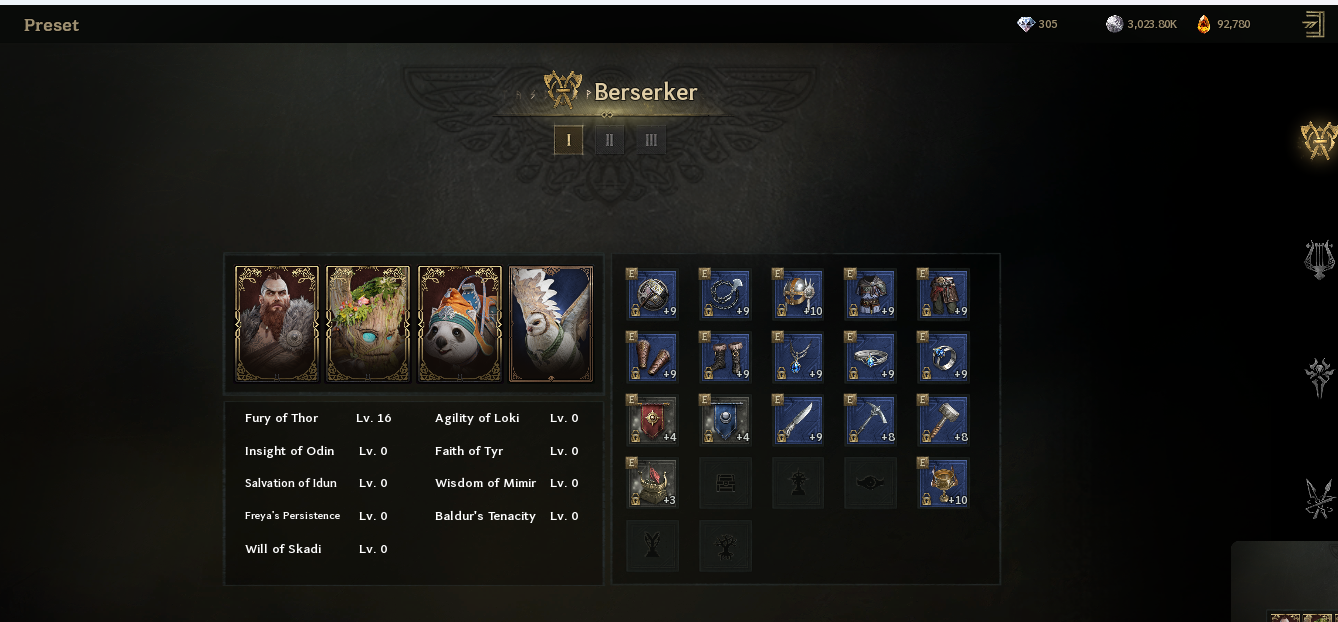Select the flower-crowned tree spirit card
This screenshot has height=622, width=1338.
(368, 324)
